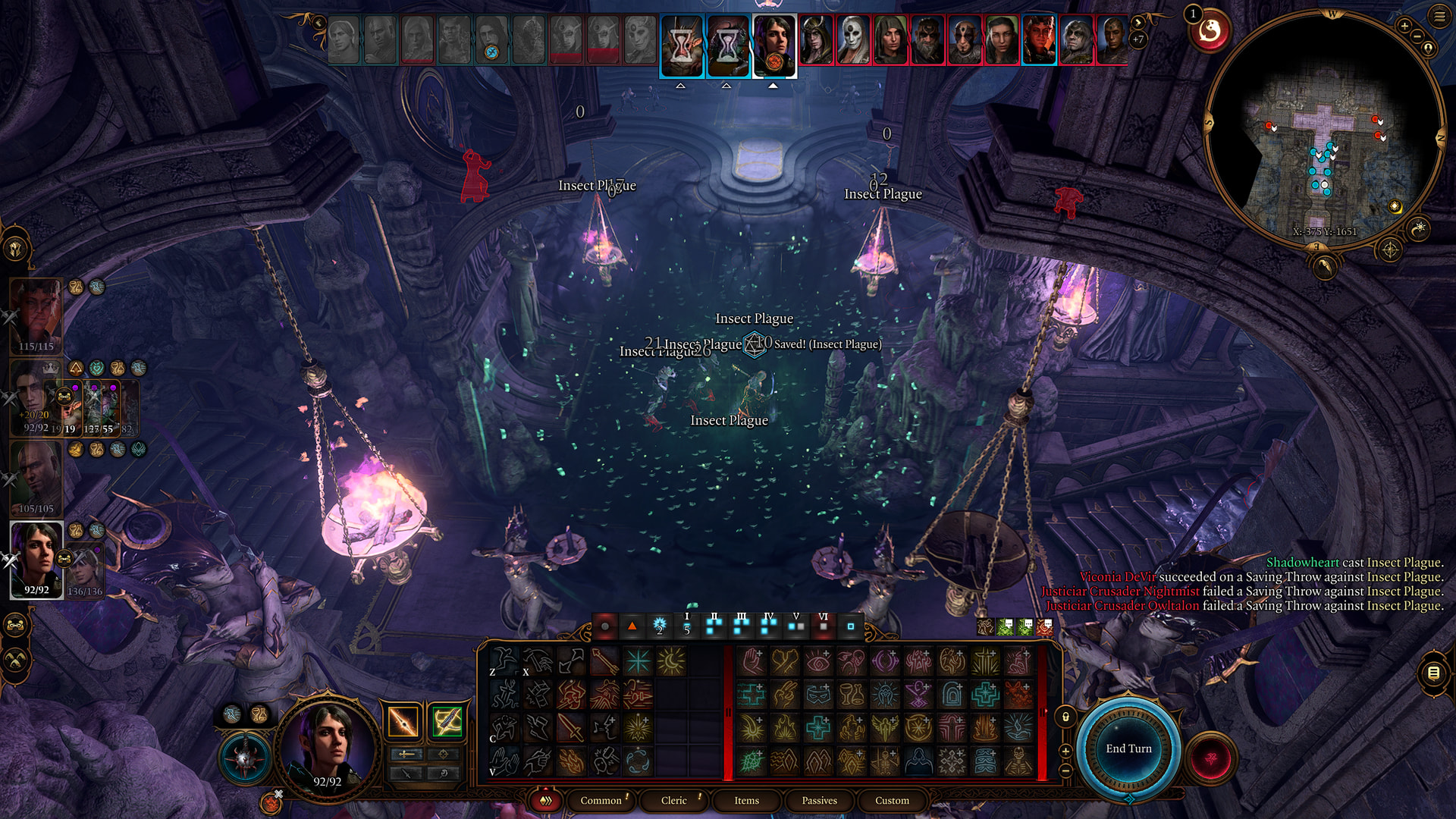
Task: Open the Items hotbar tab
Action: click(746, 800)
